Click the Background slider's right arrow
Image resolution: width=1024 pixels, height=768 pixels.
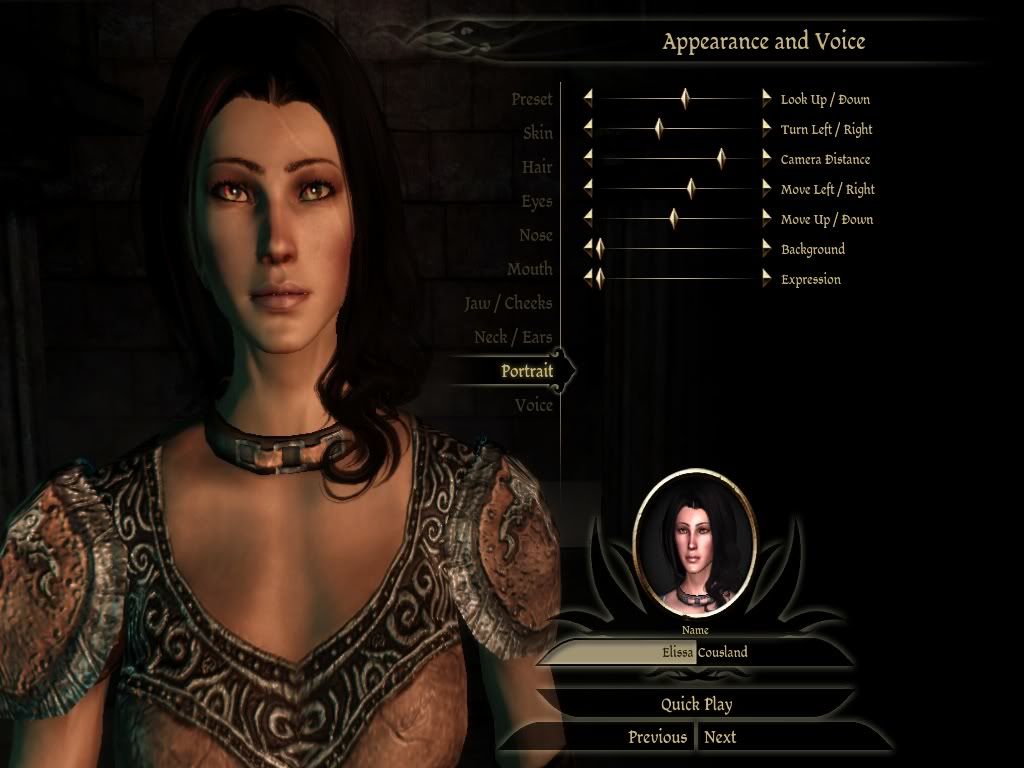(x=767, y=249)
